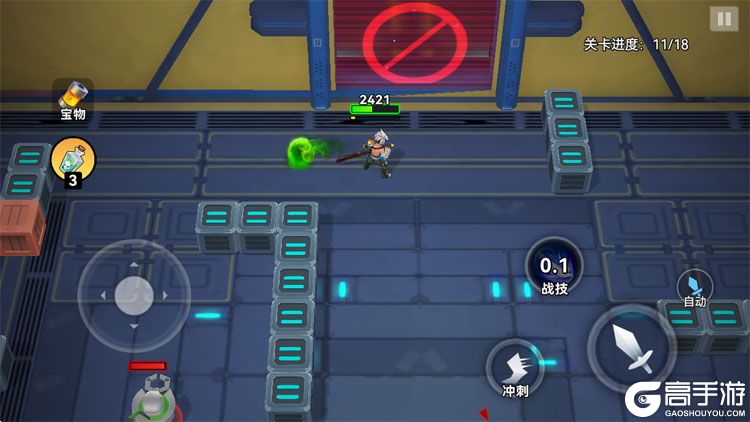This screenshot has width=750, height=422.
Task: Tap the 冲刺 dash button
Action: [x=515, y=368]
